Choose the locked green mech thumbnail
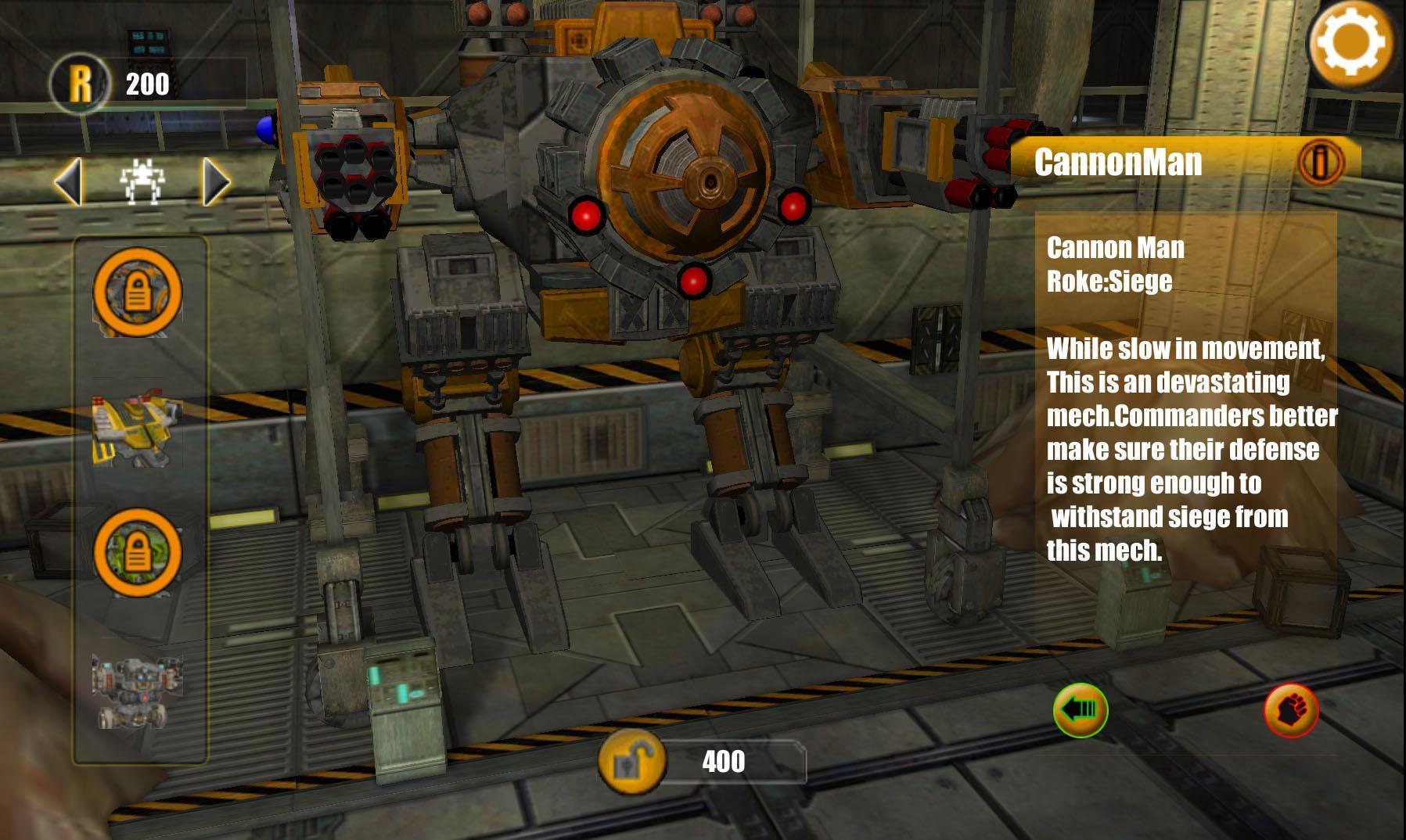1406x840 pixels. pyautogui.click(x=138, y=553)
